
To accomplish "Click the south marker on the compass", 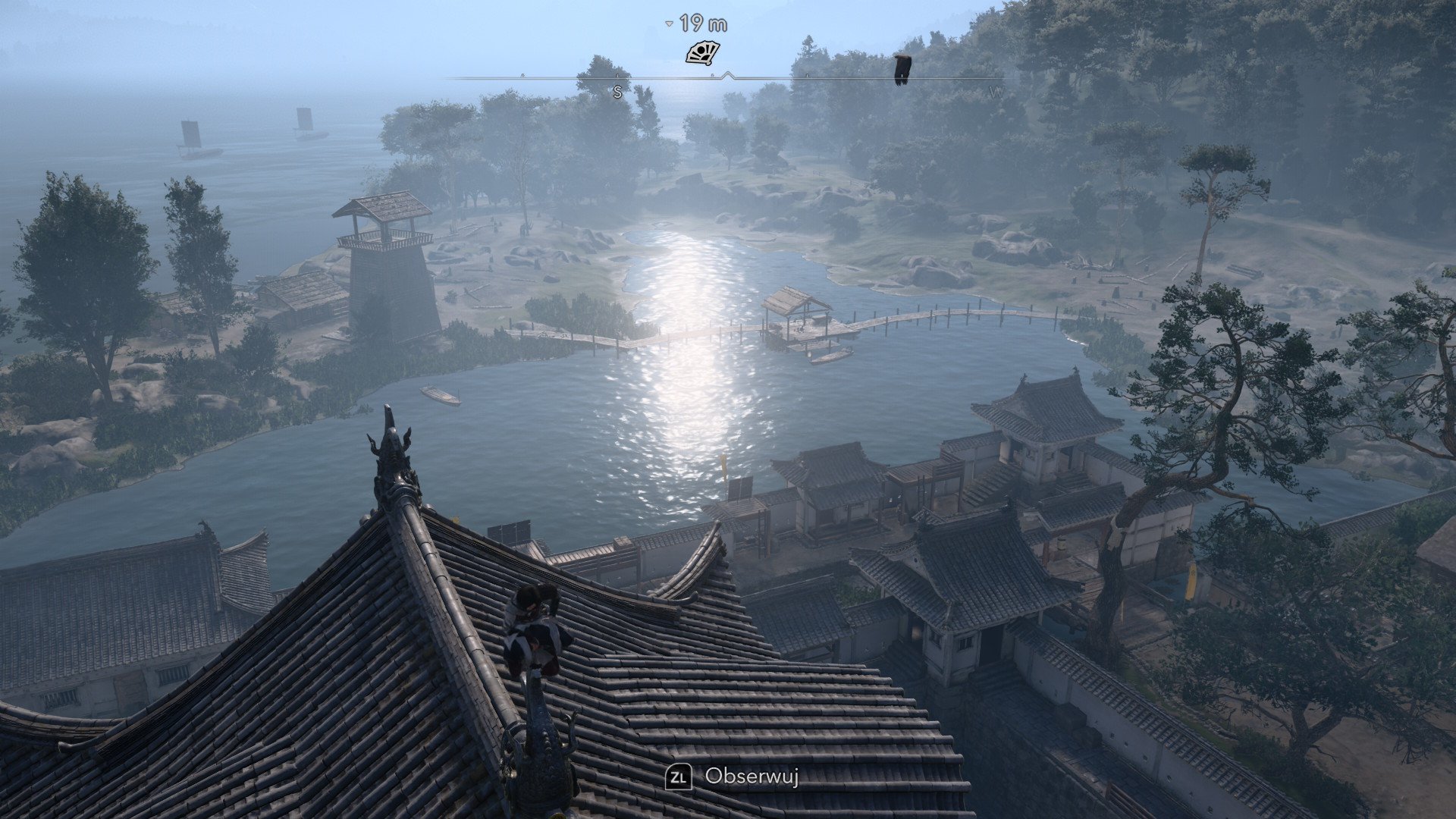I will tap(617, 93).
